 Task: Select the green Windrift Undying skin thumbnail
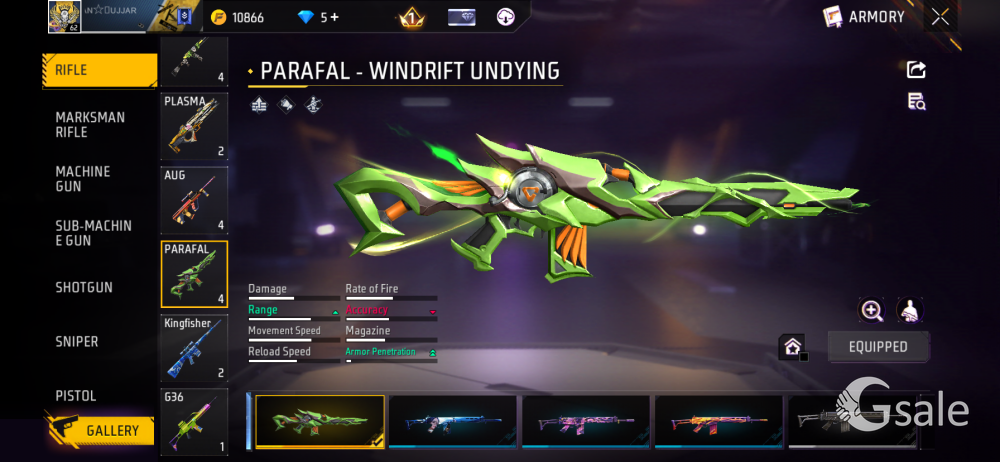tap(320, 421)
